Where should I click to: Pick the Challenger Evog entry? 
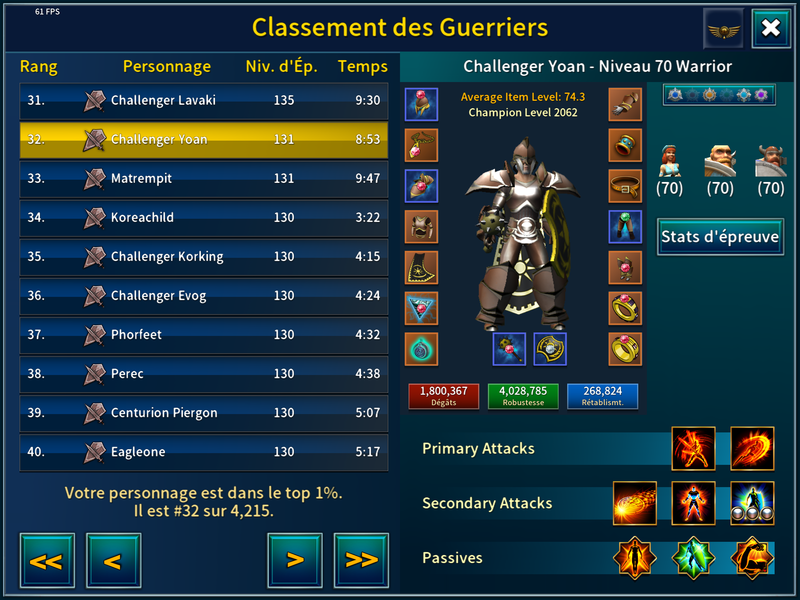(204, 295)
